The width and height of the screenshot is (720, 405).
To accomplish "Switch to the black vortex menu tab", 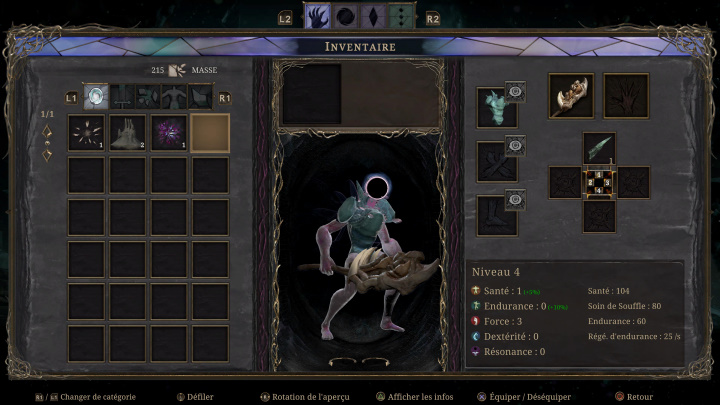I will (348, 18).
